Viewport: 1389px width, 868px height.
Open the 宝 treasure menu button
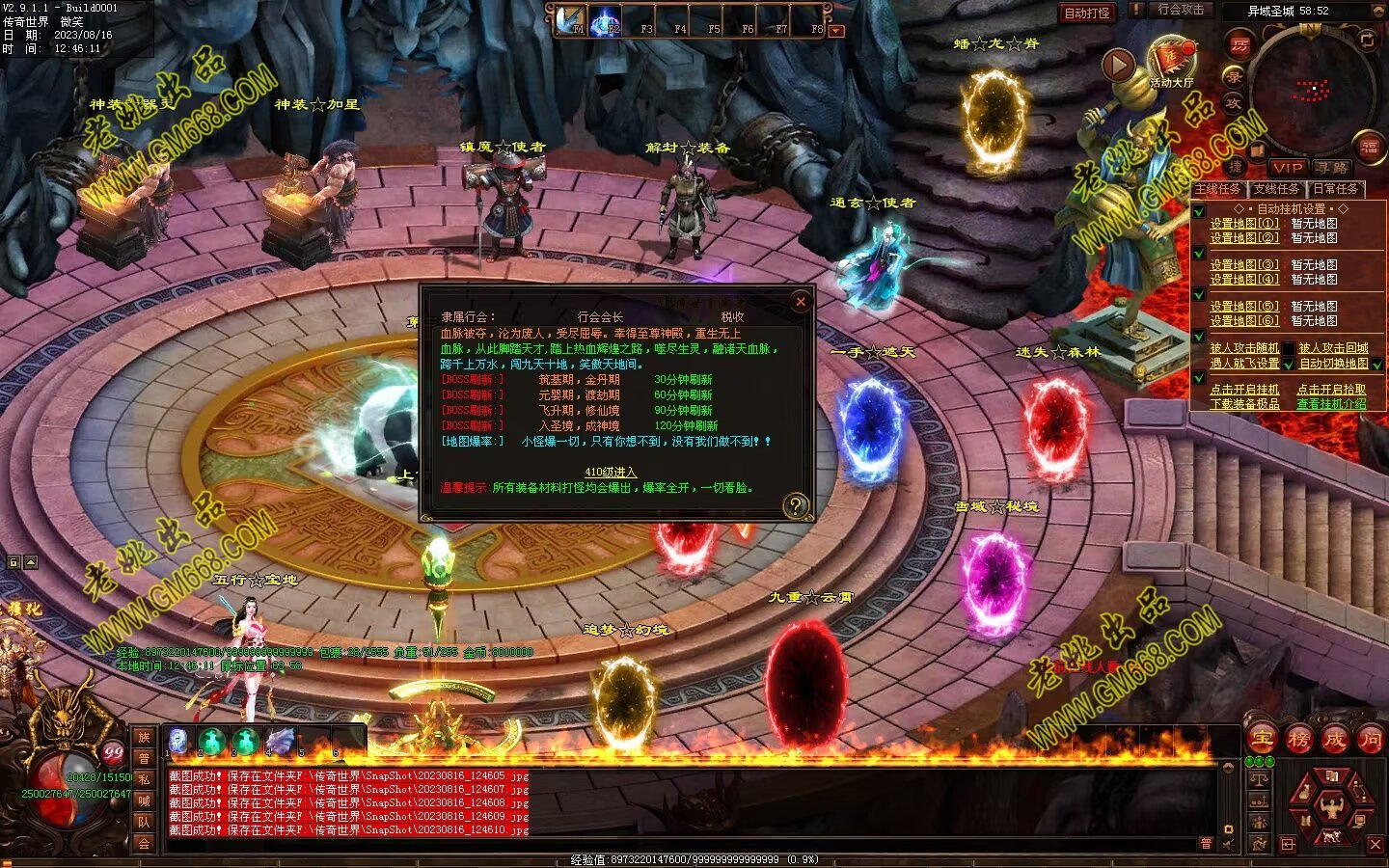1262,739
